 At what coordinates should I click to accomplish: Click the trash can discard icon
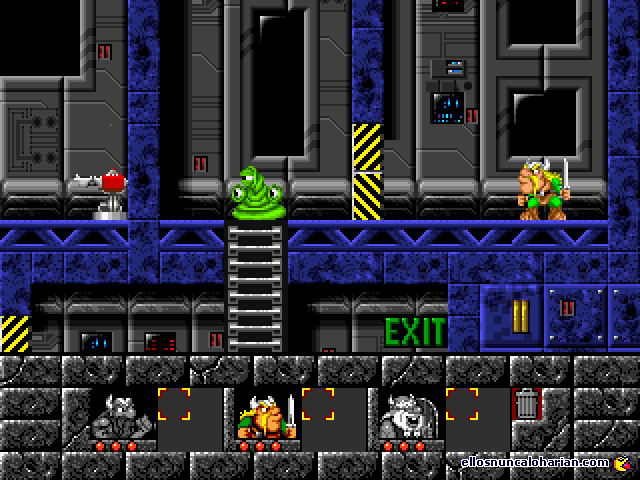525,405
